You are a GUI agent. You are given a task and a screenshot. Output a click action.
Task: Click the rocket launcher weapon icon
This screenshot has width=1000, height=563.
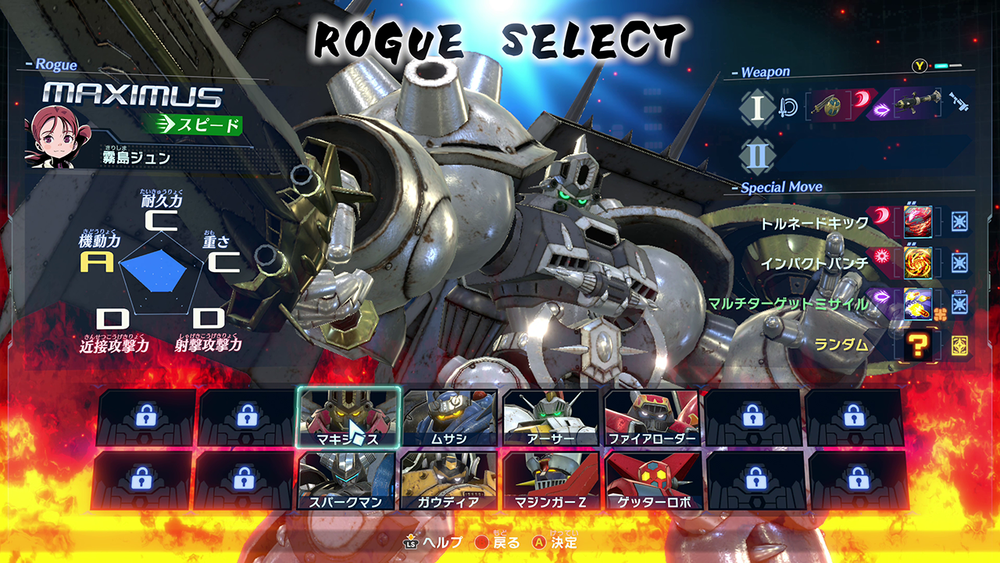915,104
